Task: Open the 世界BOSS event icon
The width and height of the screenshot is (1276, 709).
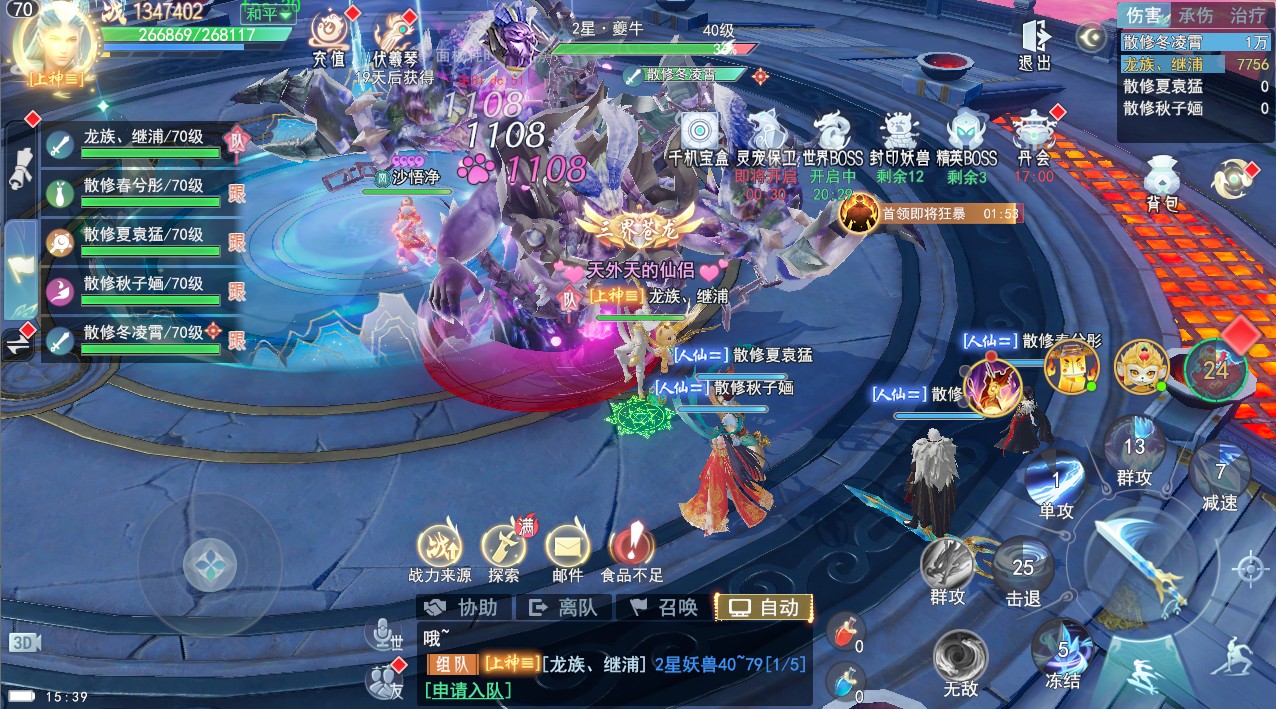Action: [x=832, y=137]
